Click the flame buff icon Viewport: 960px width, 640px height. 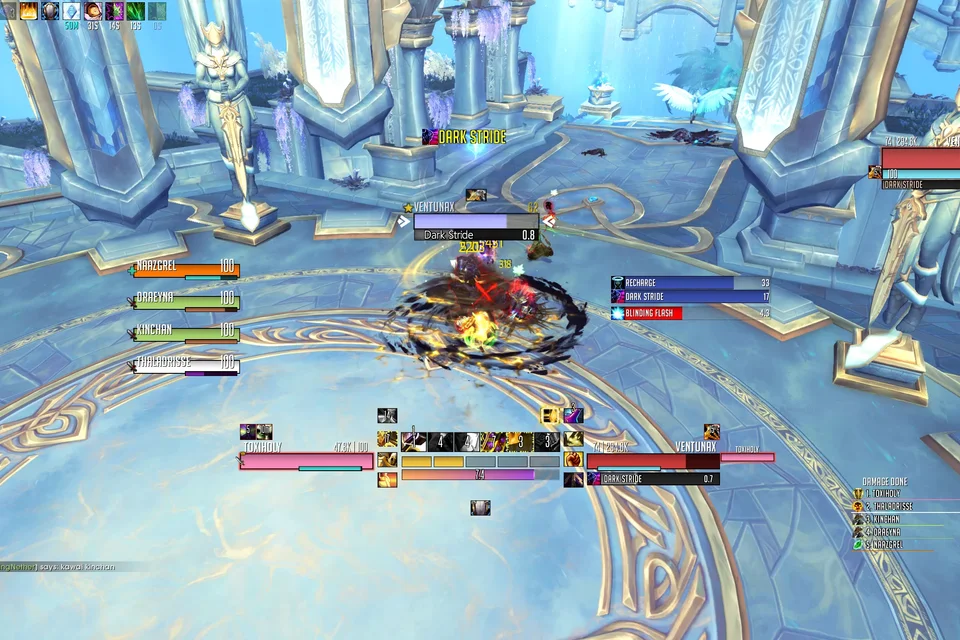click(28, 11)
